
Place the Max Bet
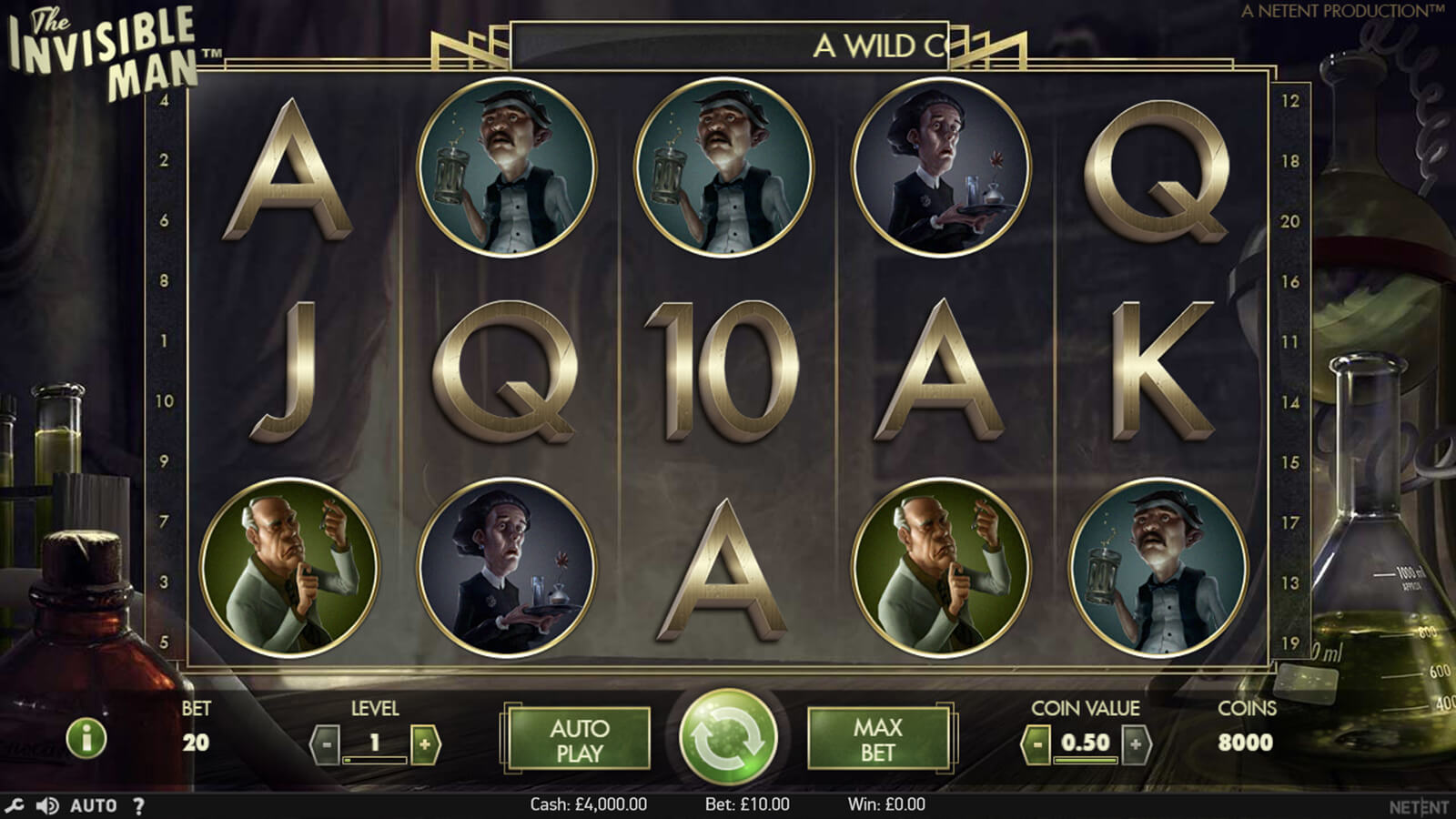point(877,740)
